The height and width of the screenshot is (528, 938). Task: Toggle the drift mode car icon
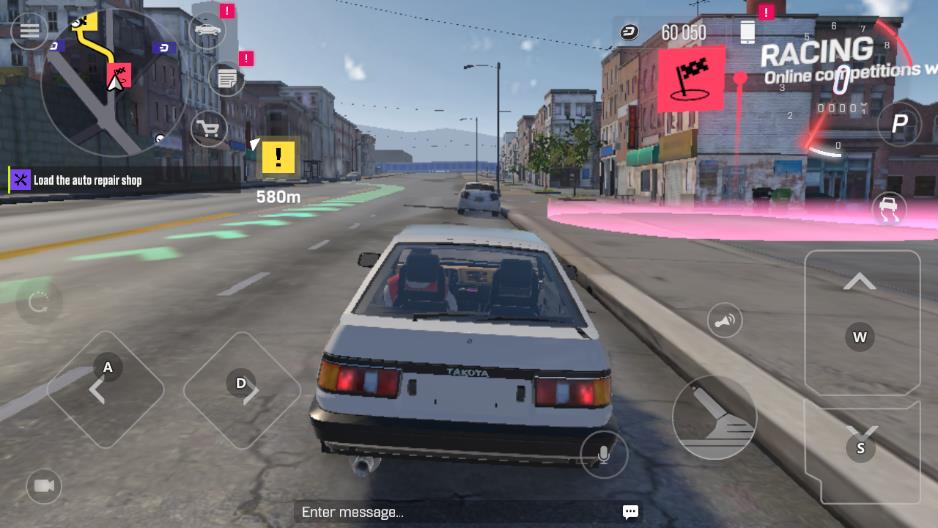click(888, 209)
